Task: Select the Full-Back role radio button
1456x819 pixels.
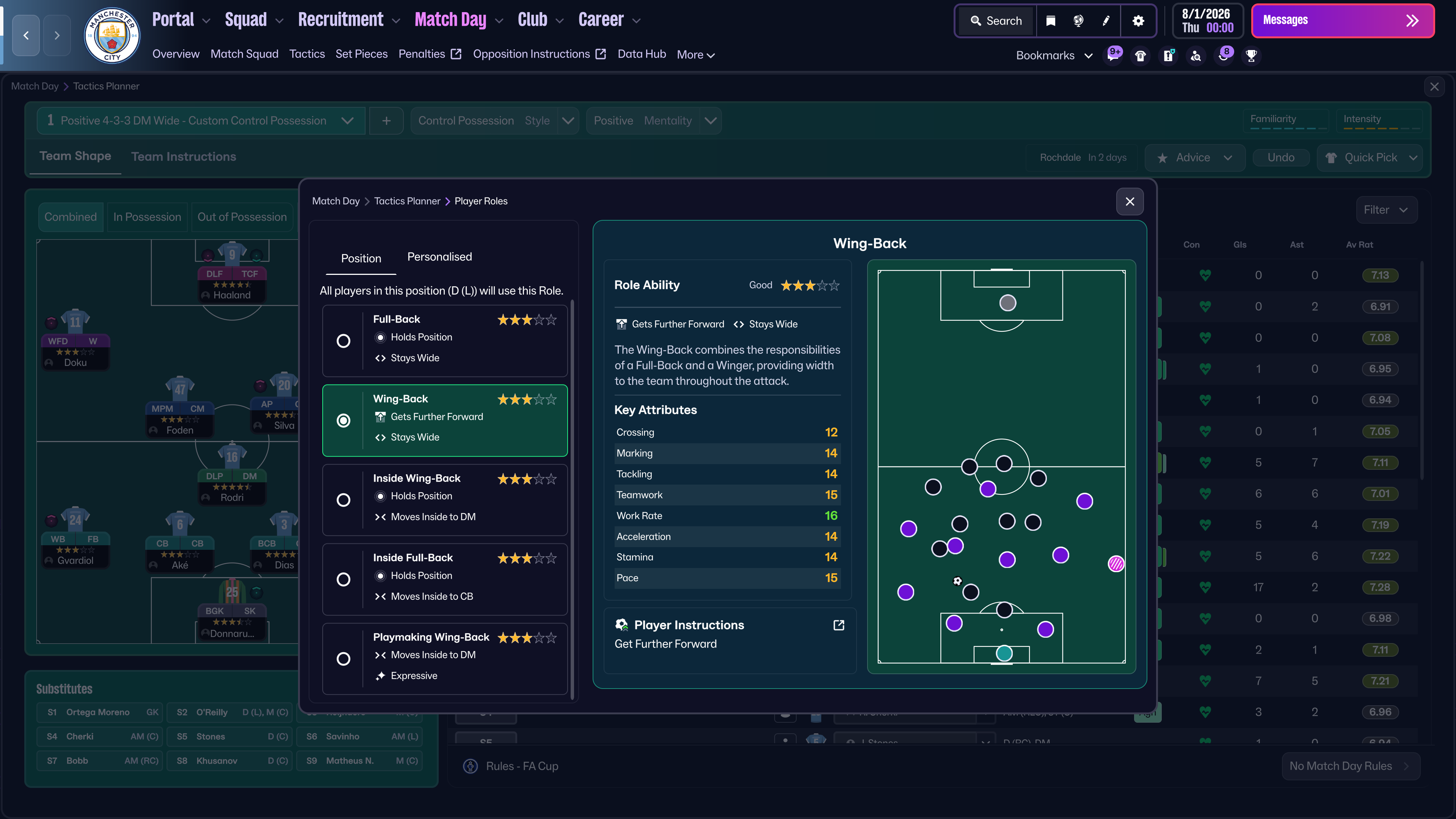Action: 343,341
